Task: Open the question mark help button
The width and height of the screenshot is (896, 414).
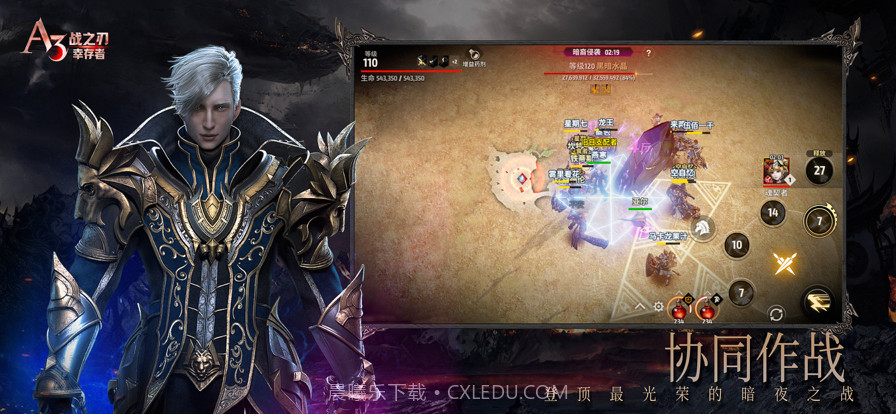Action: coord(648,53)
